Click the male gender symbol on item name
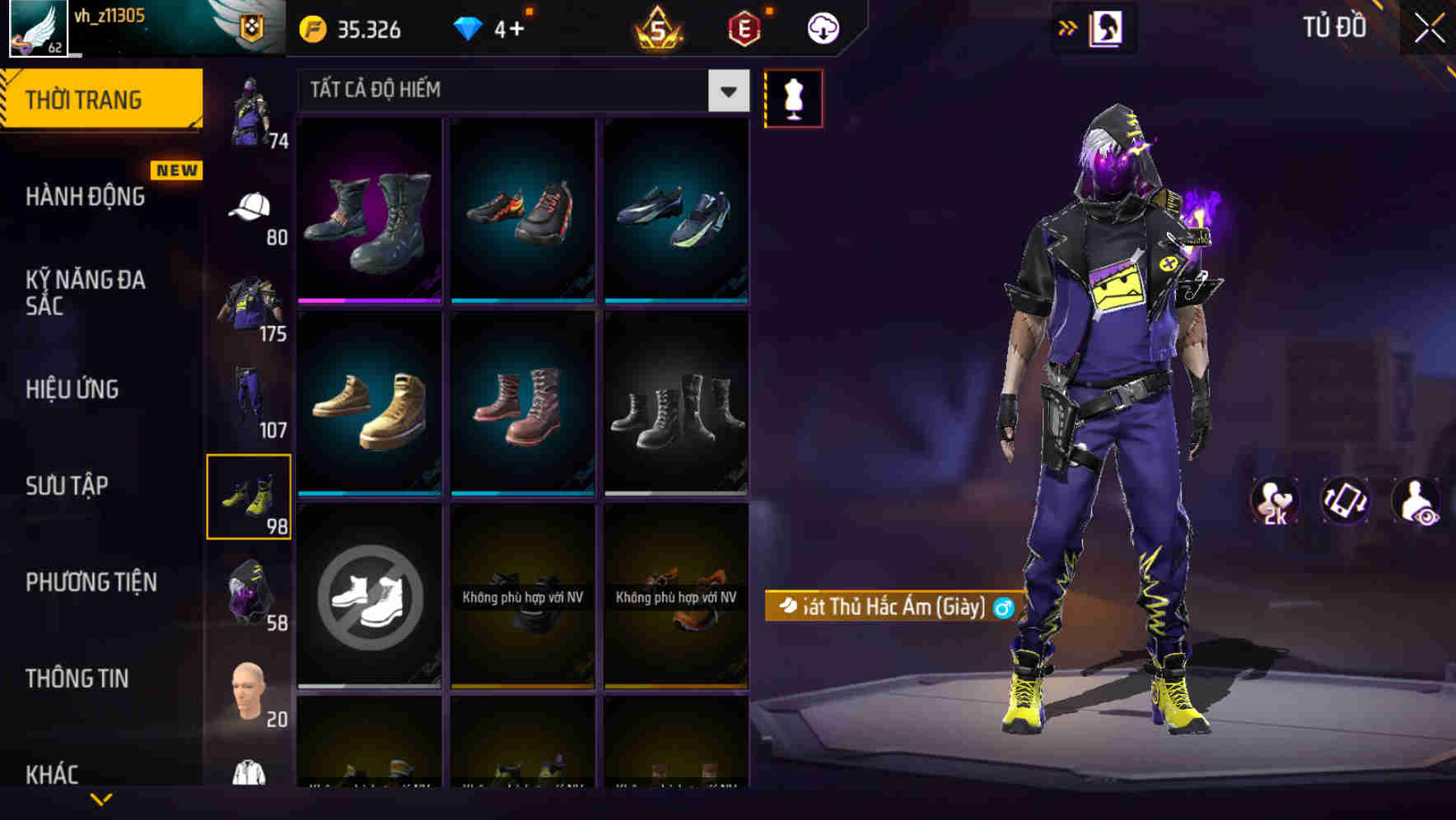Image resolution: width=1456 pixels, height=820 pixels. tap(1005, 609)
